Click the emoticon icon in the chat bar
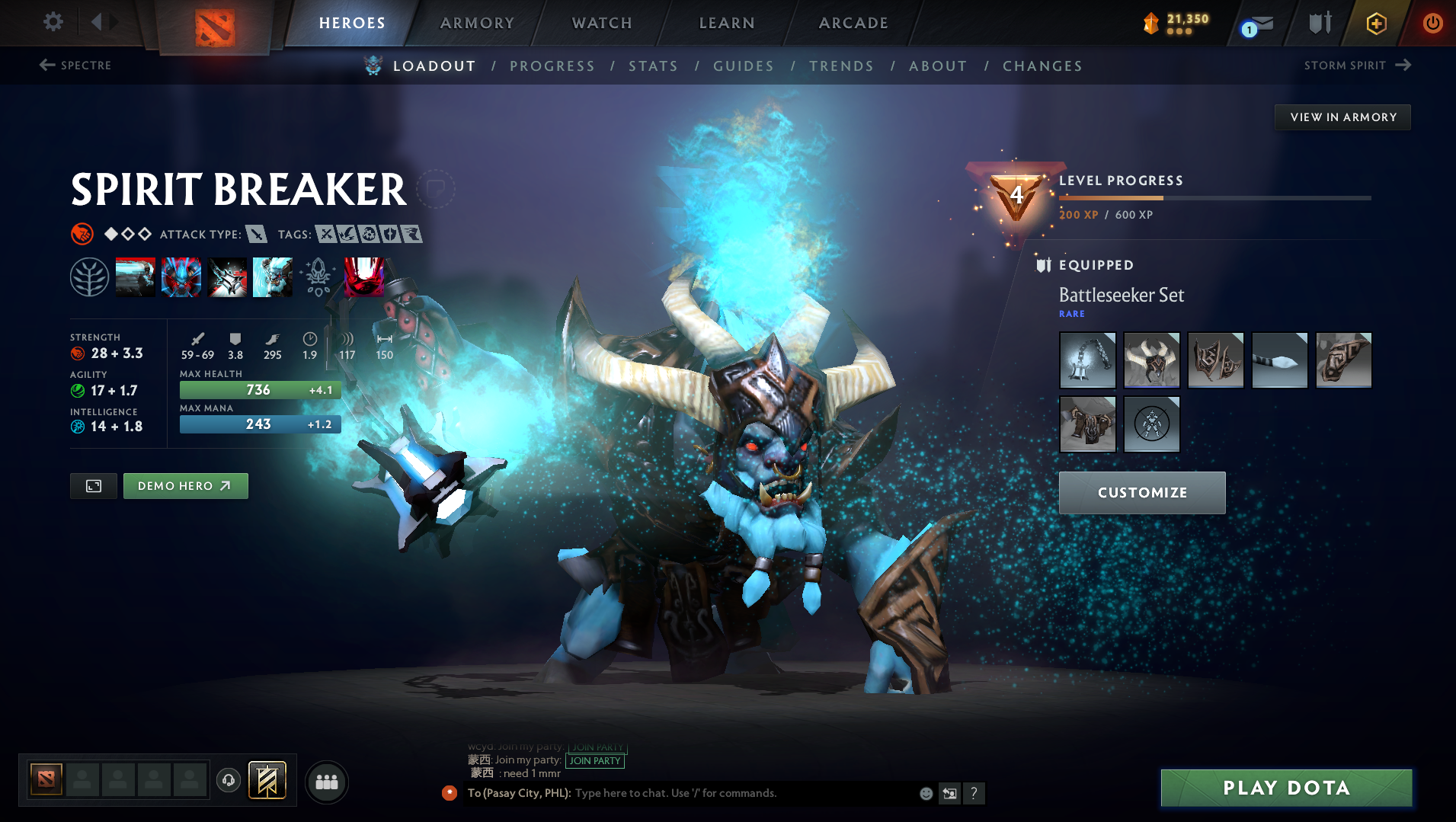 926,793
